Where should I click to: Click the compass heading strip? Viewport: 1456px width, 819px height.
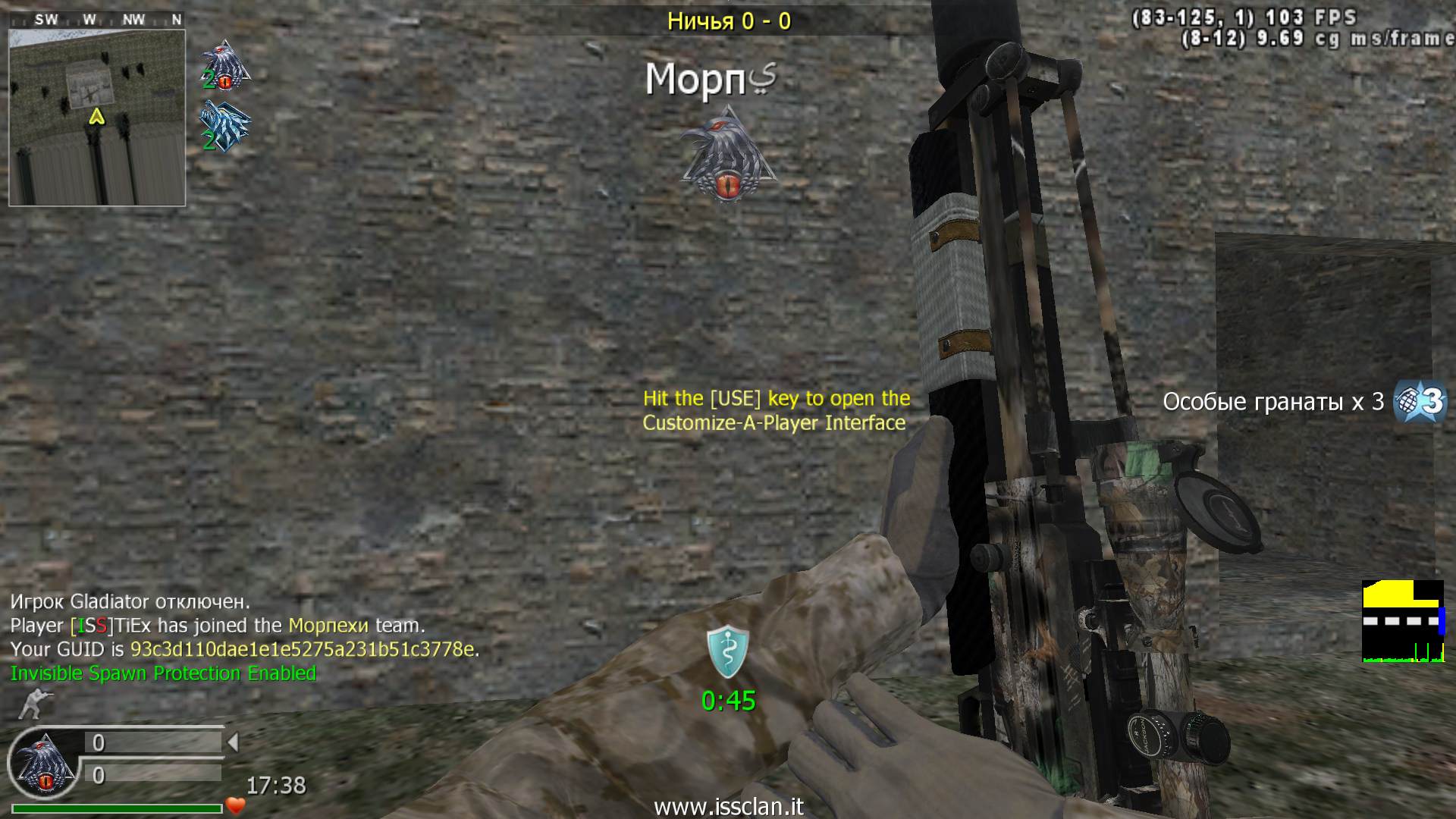point(97,20)
